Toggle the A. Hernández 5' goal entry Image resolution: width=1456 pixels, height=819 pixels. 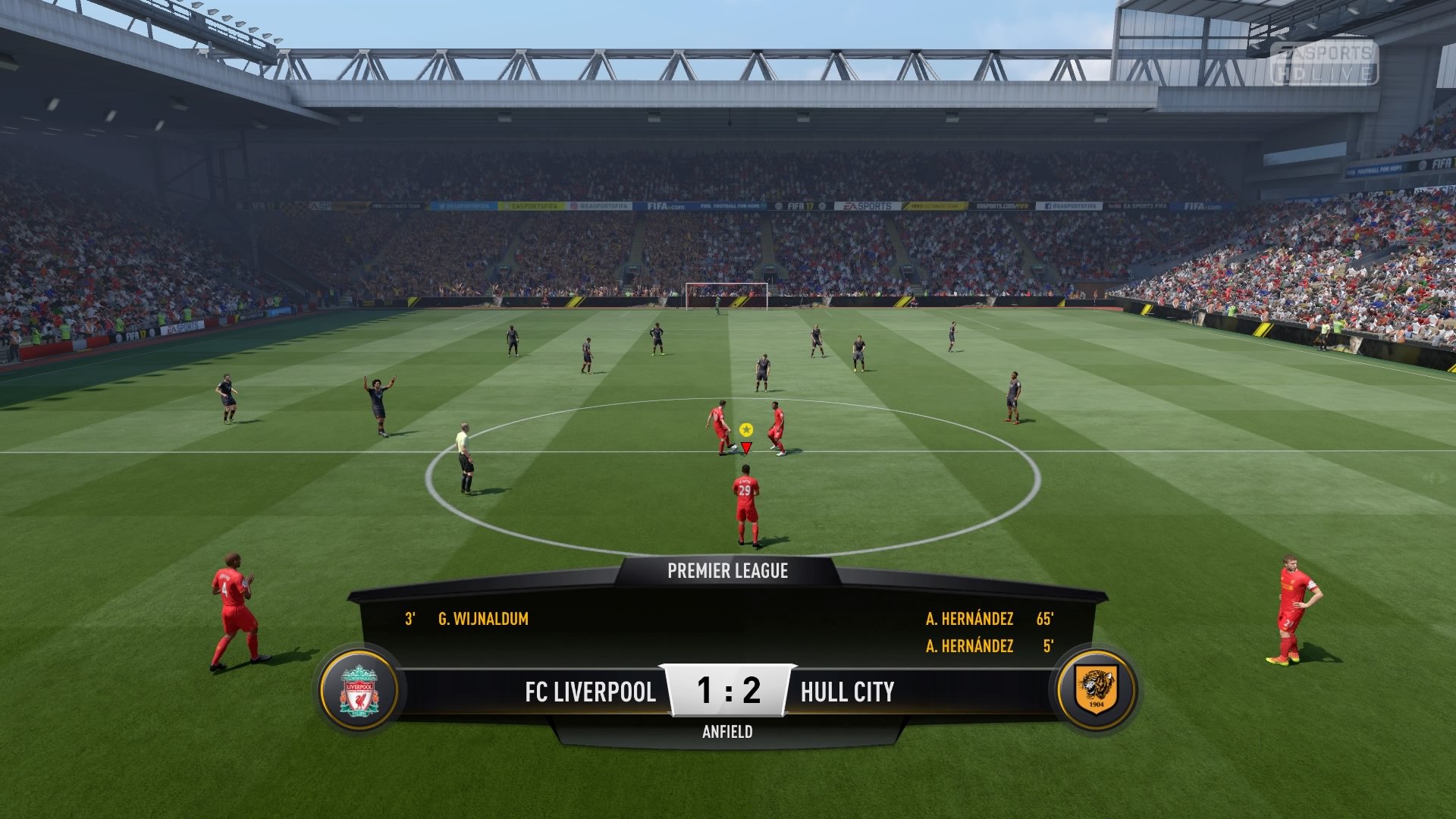coord(968,647)
